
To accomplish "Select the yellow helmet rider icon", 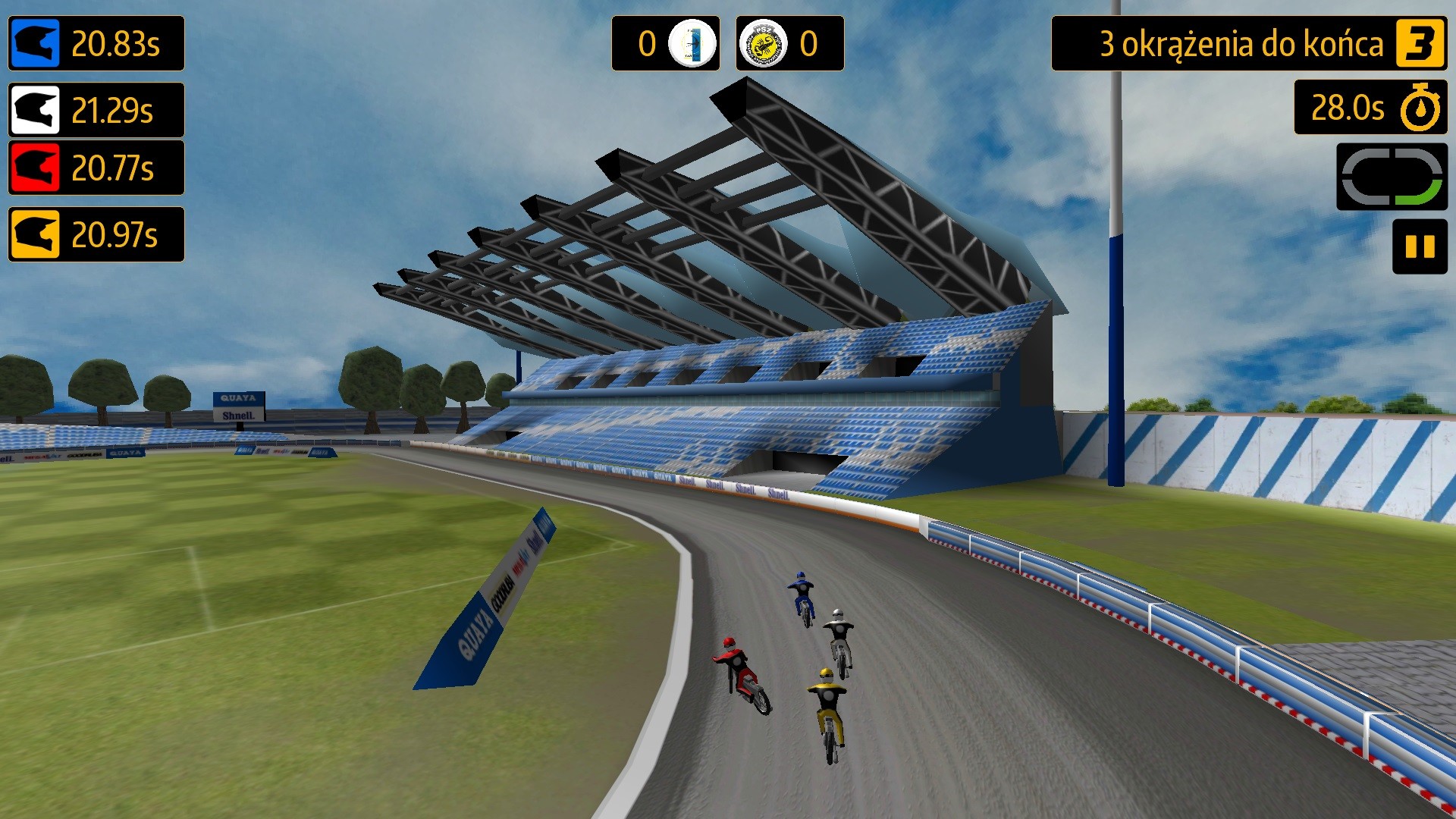I will click(33, 235).
